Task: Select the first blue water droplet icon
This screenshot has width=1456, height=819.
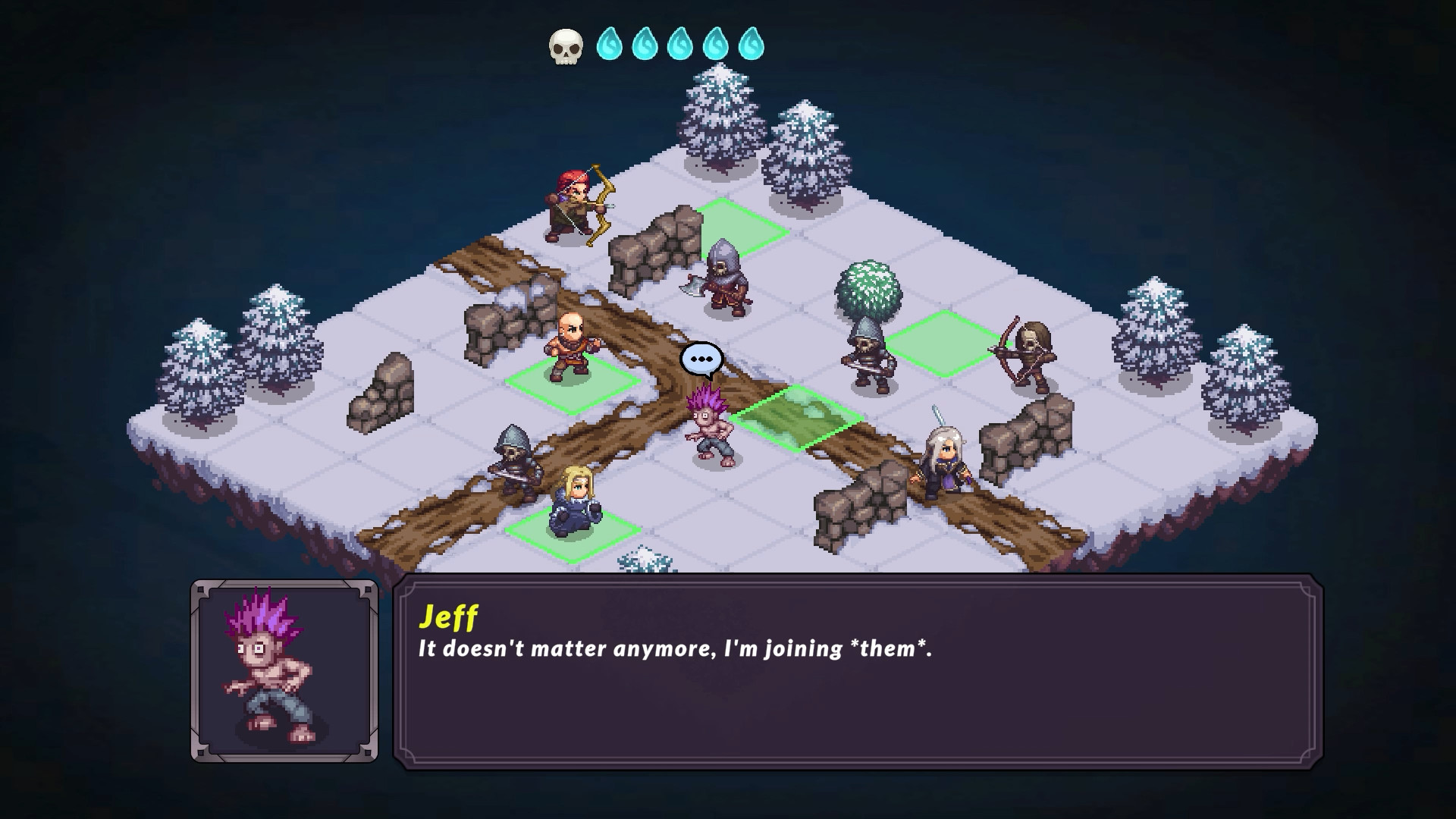Action: [610, 45]
